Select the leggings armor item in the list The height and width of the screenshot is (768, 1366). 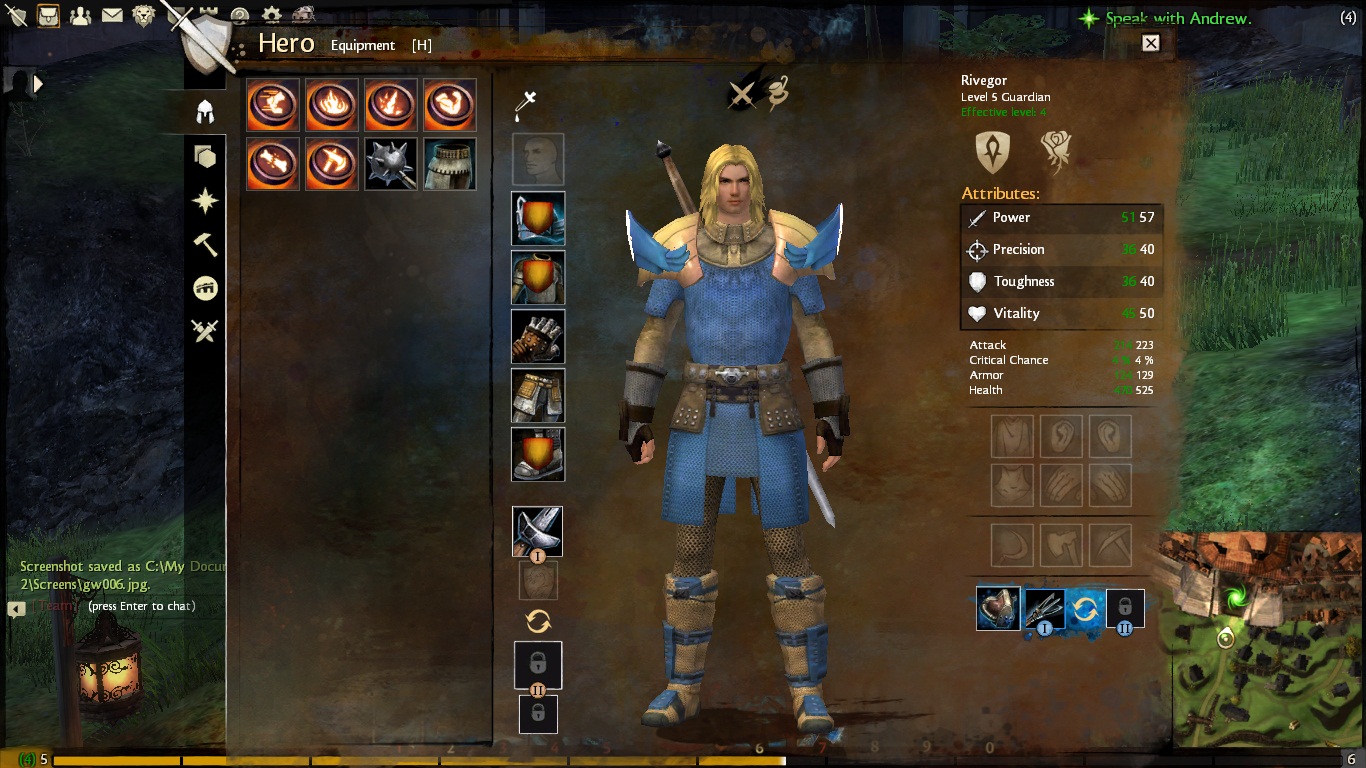[449, 163]
